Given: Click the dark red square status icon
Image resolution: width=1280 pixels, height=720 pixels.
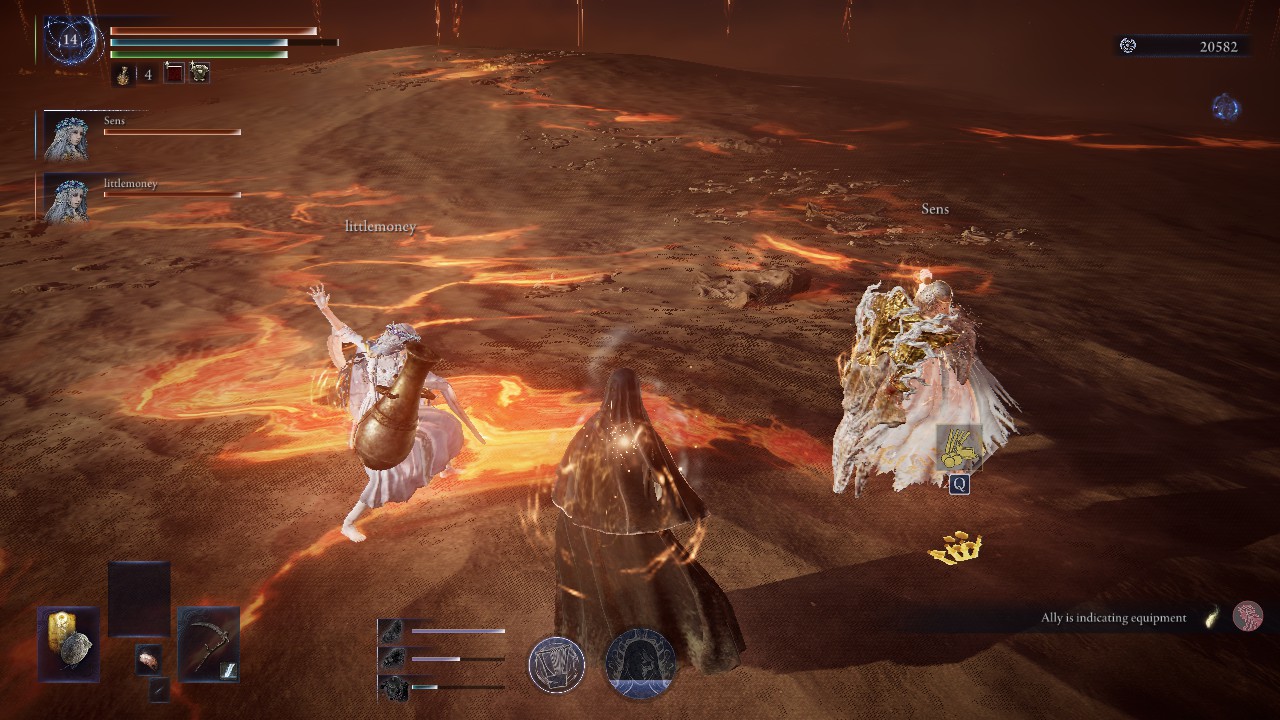Looking at the screenshot, I should [x=174, y=73].
